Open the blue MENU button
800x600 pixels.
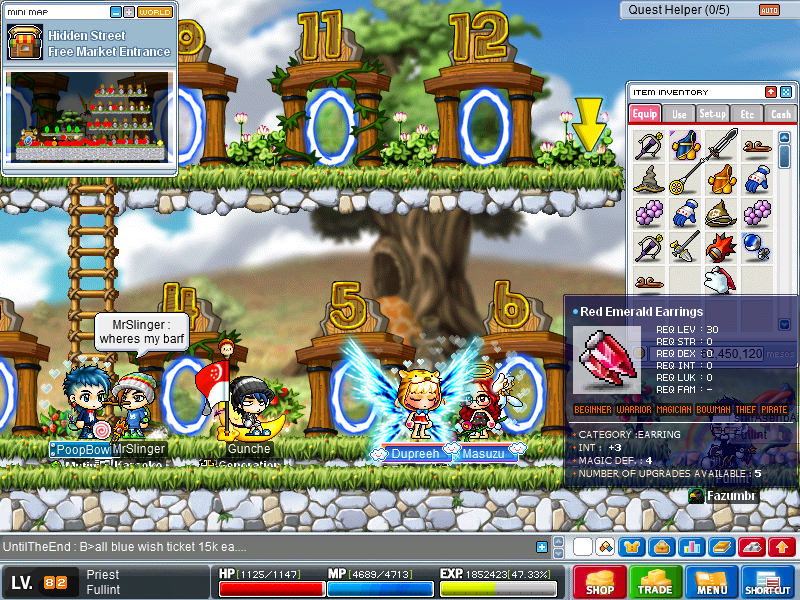712,583
